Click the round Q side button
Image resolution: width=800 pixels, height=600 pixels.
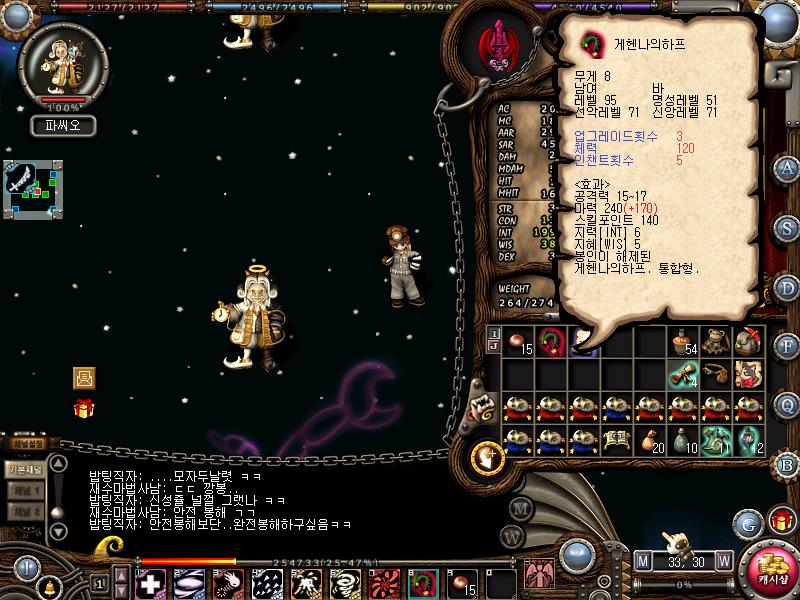pyautogui.click(x=787, y=403)
